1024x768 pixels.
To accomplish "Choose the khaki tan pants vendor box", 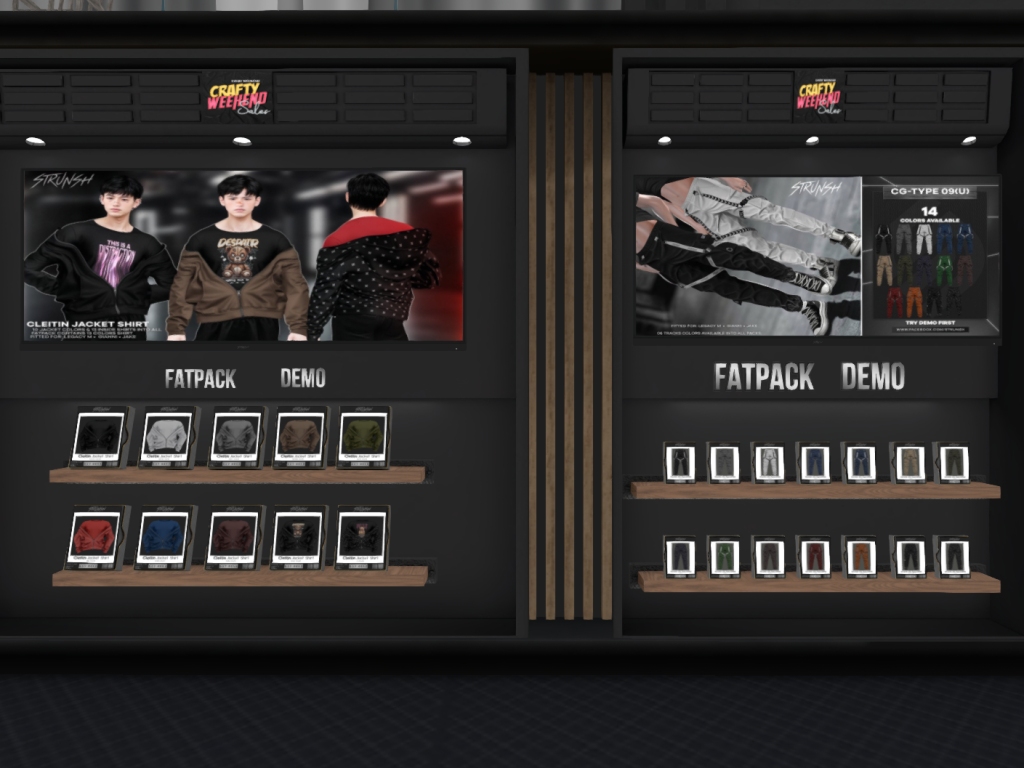I will coord(908,462).
